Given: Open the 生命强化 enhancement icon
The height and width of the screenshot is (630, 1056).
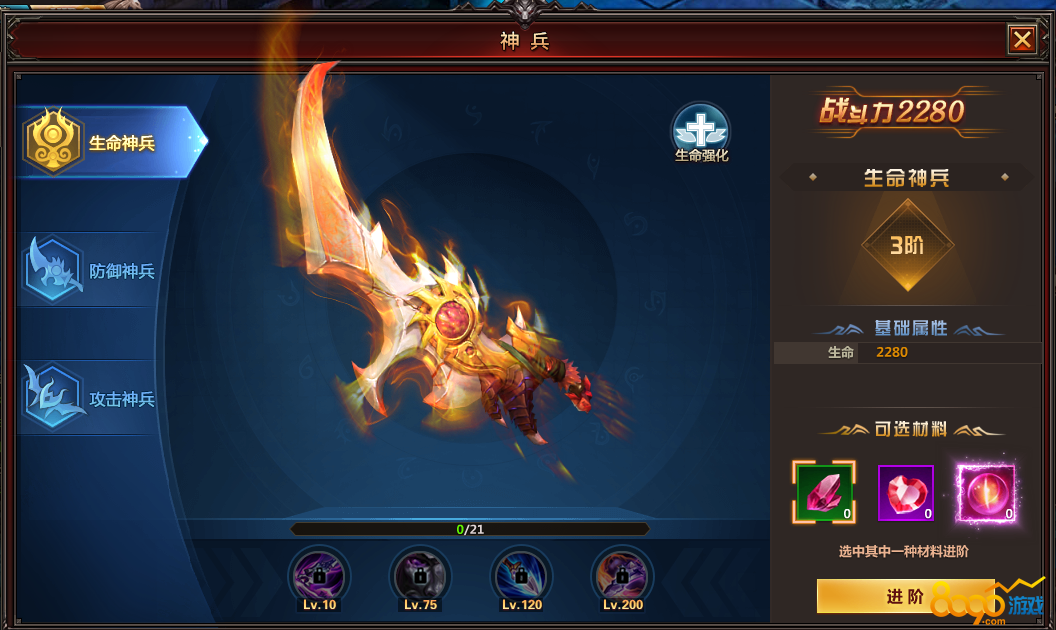Looking at the screenshot, I should tap(701, 131).
